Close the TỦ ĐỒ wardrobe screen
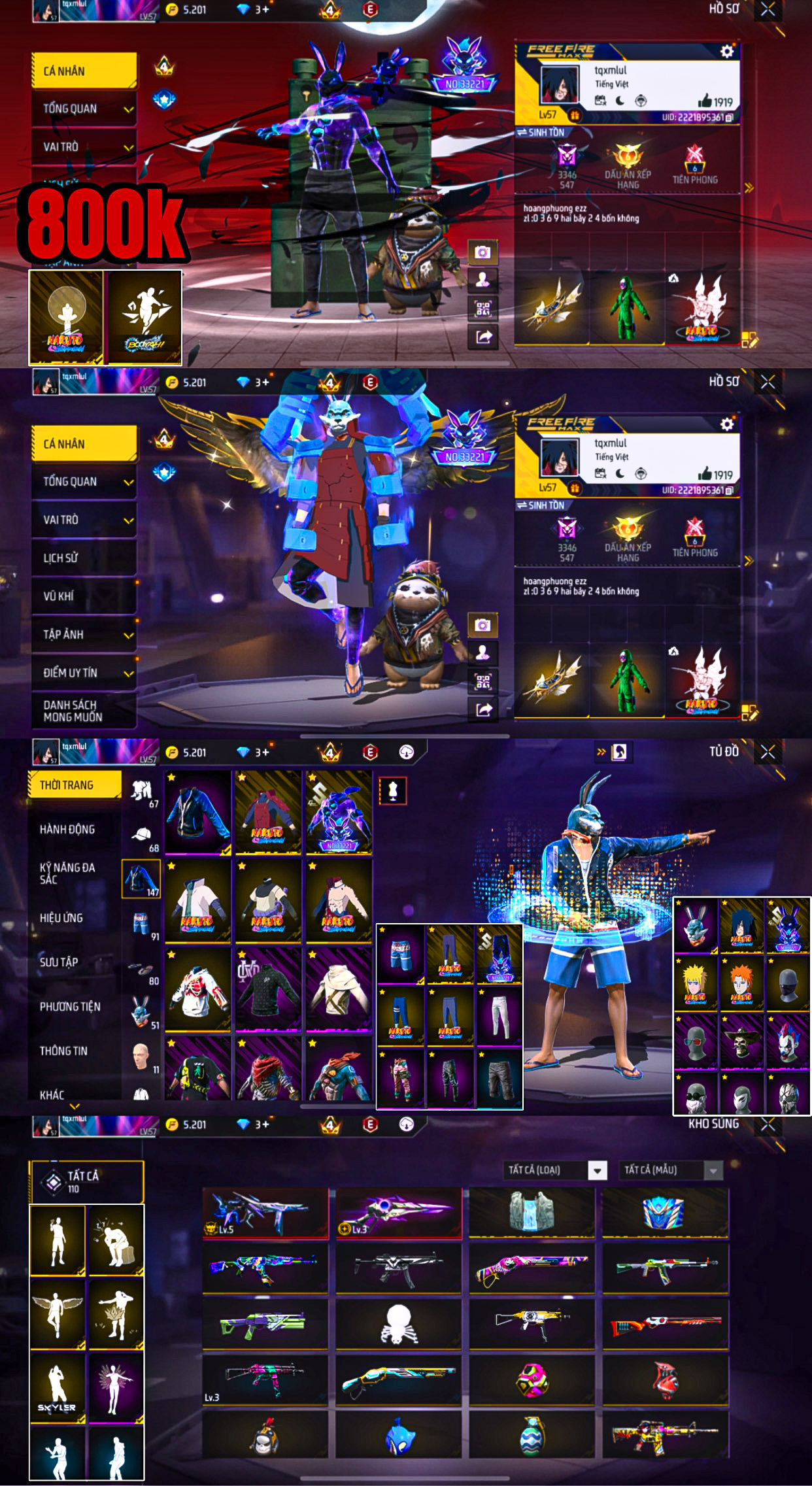812x1486 pixels. [x=768, y=752]
